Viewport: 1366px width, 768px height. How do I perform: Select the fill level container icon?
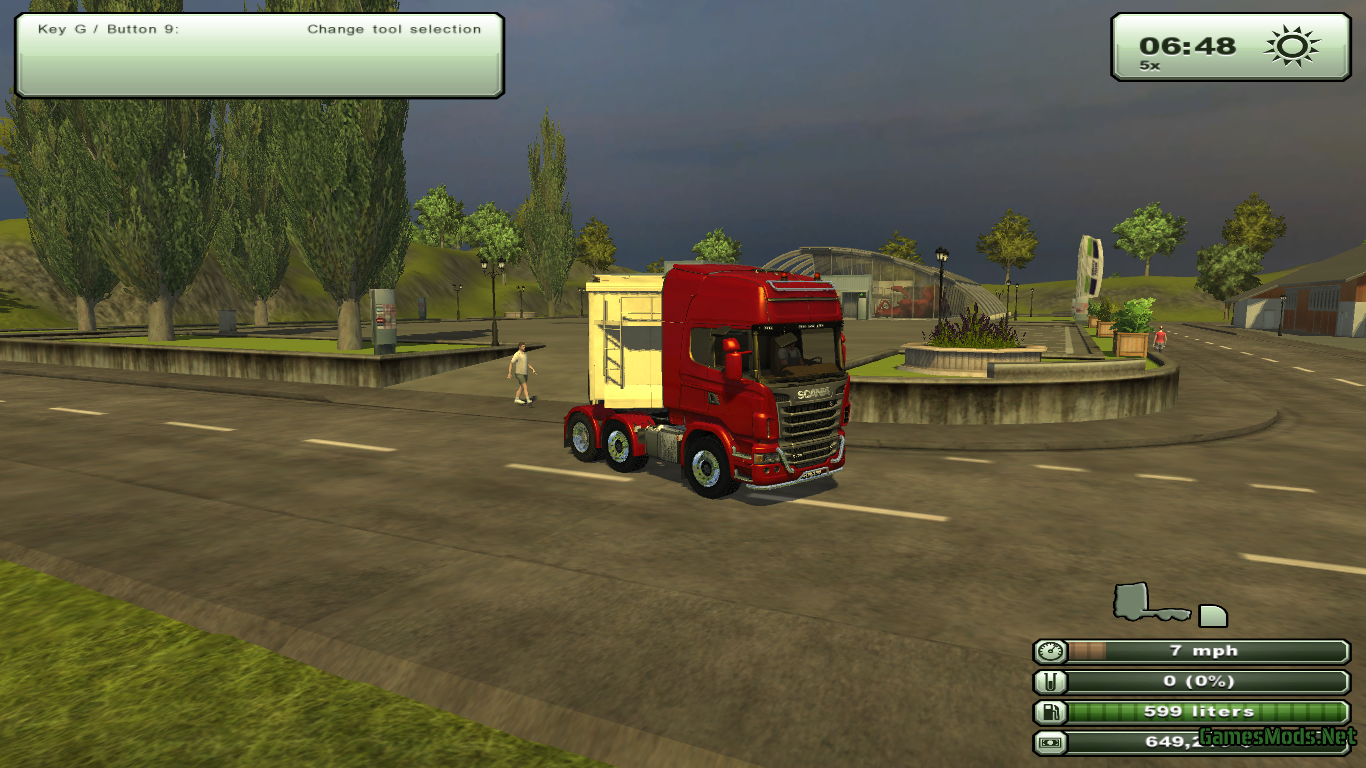click(x=1050, y=682)
